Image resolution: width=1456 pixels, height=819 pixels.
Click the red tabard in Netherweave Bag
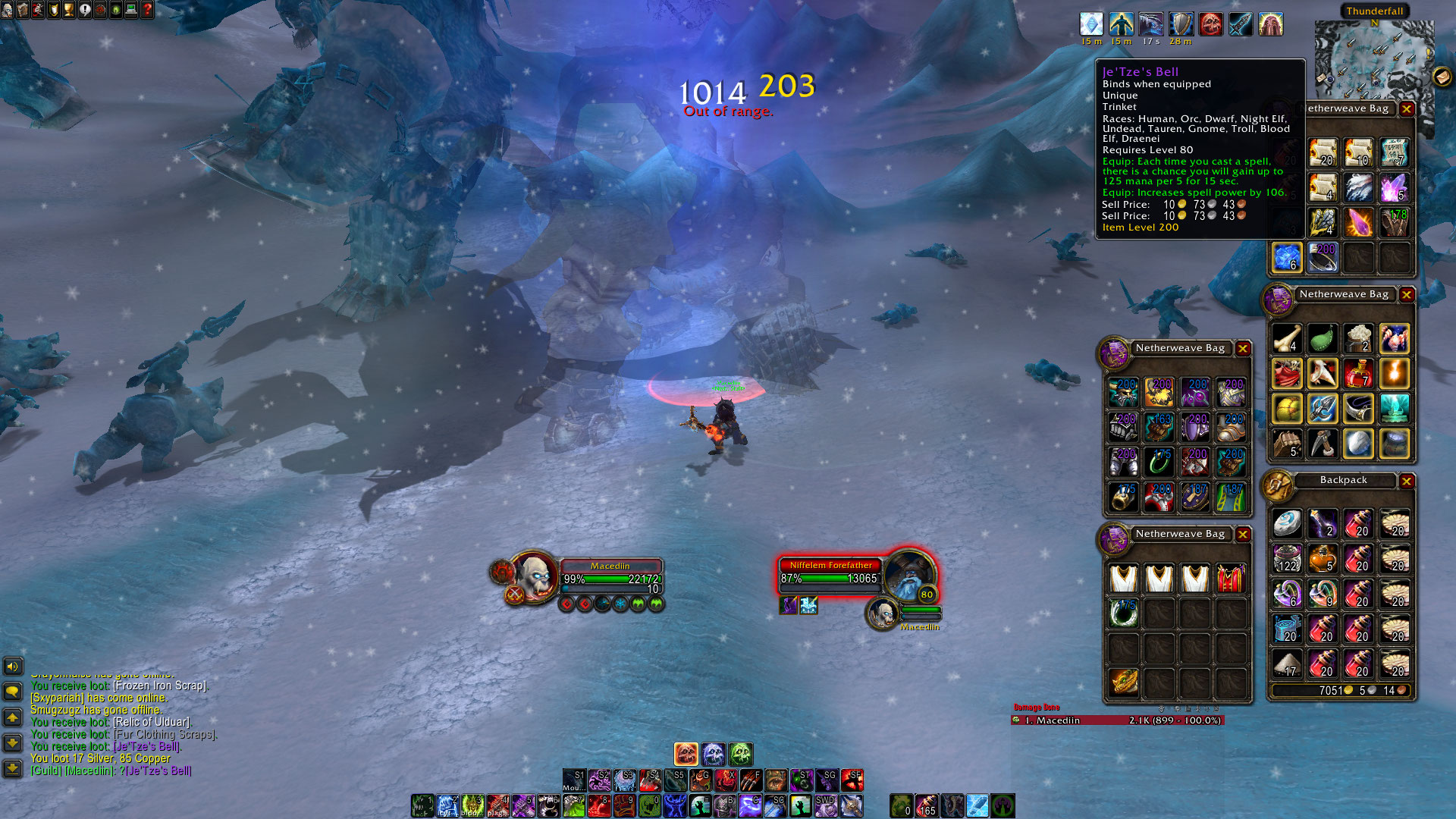click(1231, 579)
